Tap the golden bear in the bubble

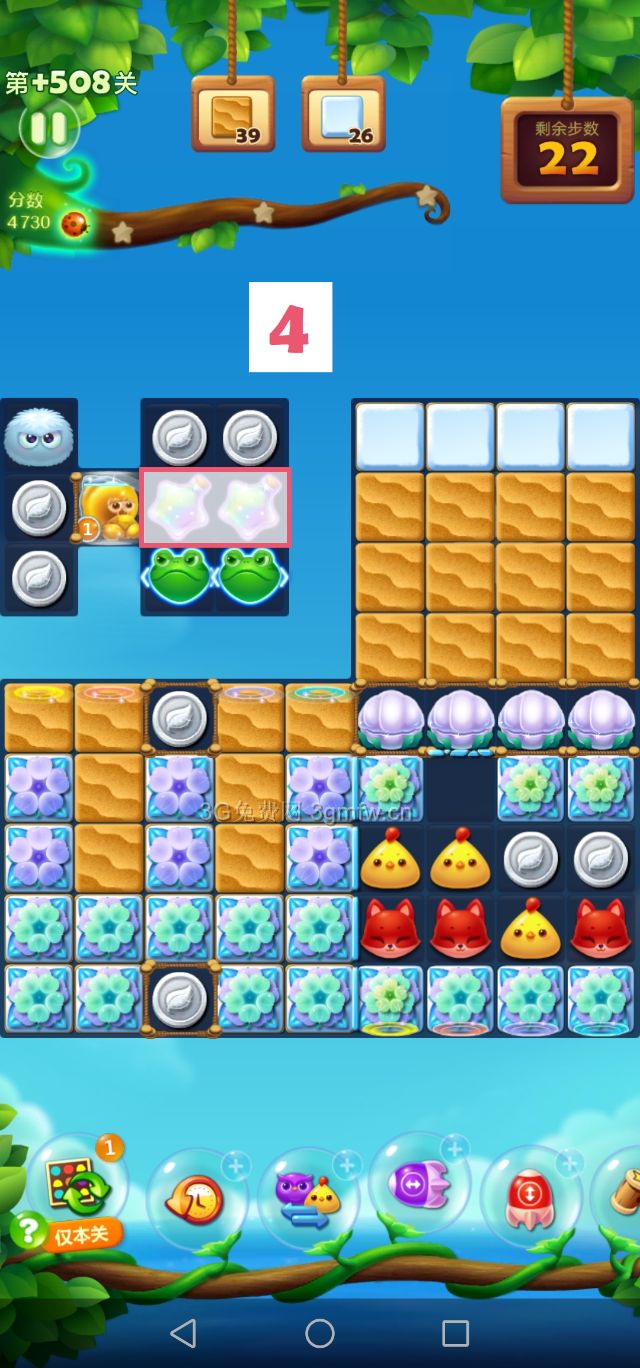tap(107, 508)
